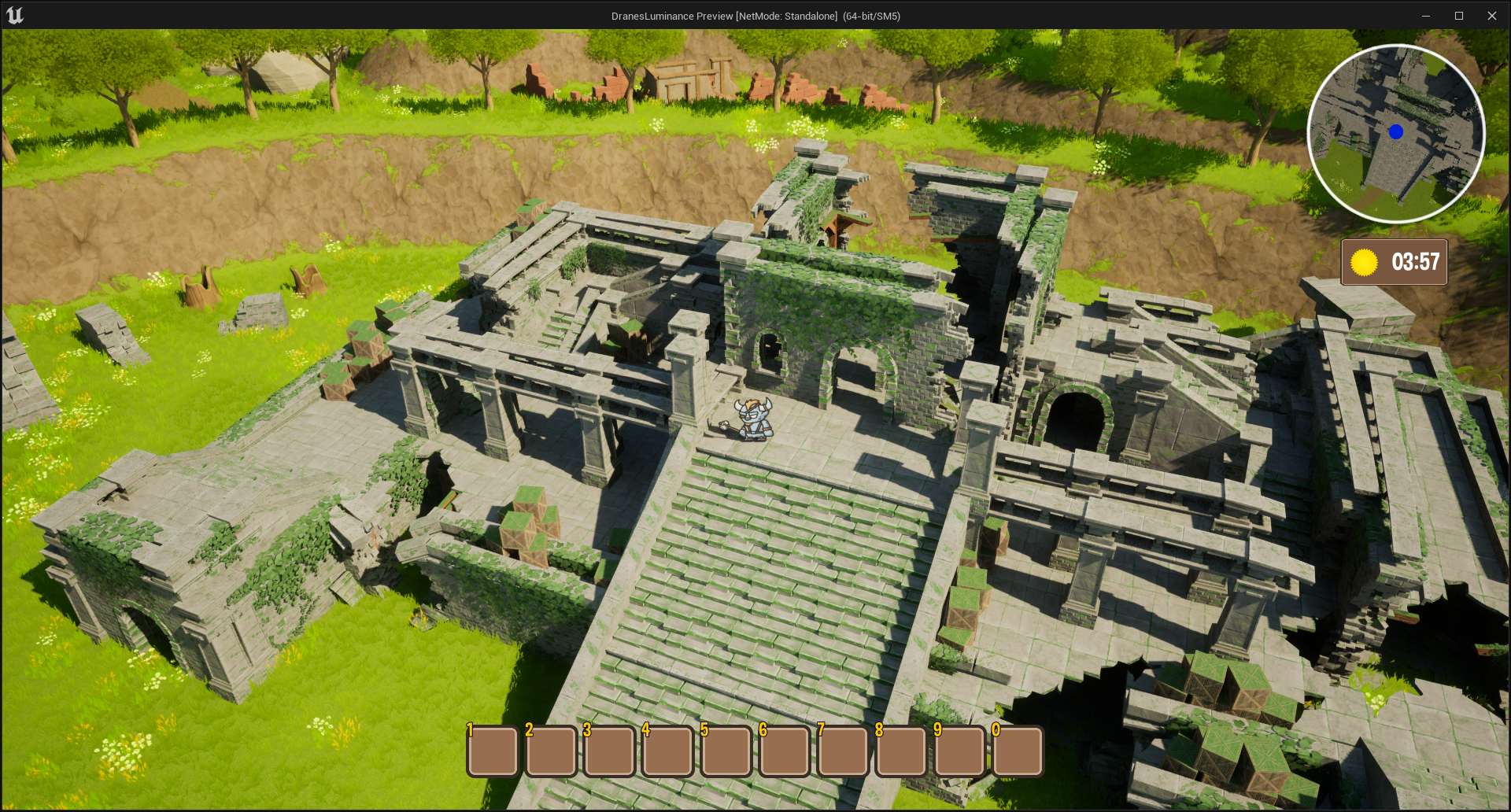
Task: Minimize the game preview window
Action: click(x=1425, y=16)
